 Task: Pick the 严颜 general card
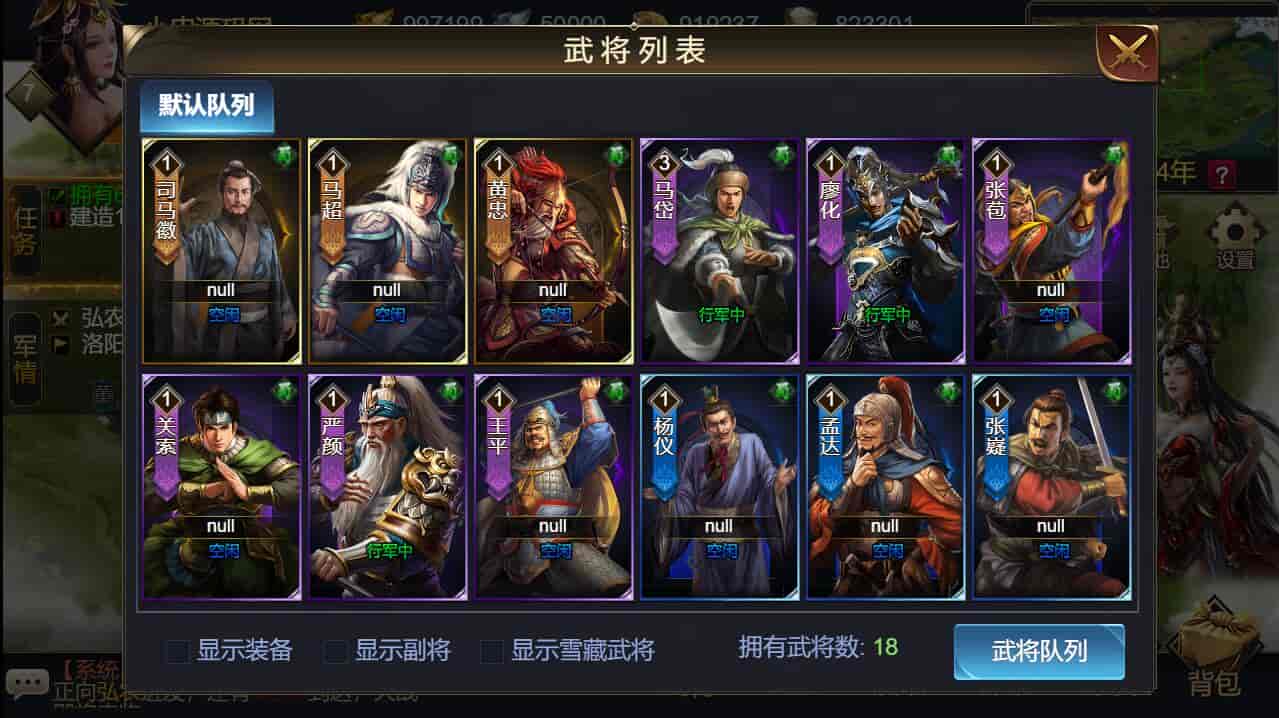[x=387, y=487]
